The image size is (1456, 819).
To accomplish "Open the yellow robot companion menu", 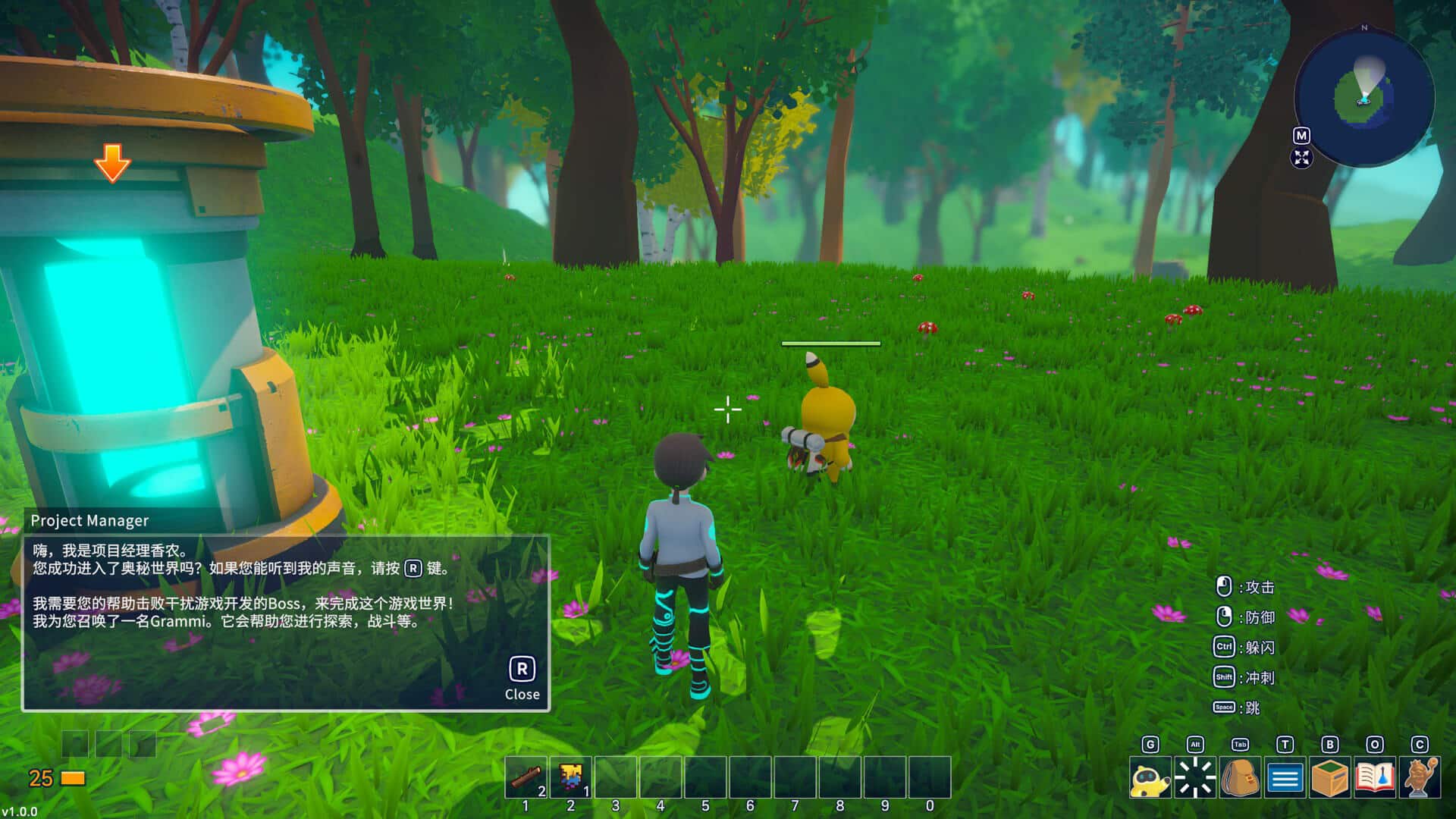I will [1150, 778].
